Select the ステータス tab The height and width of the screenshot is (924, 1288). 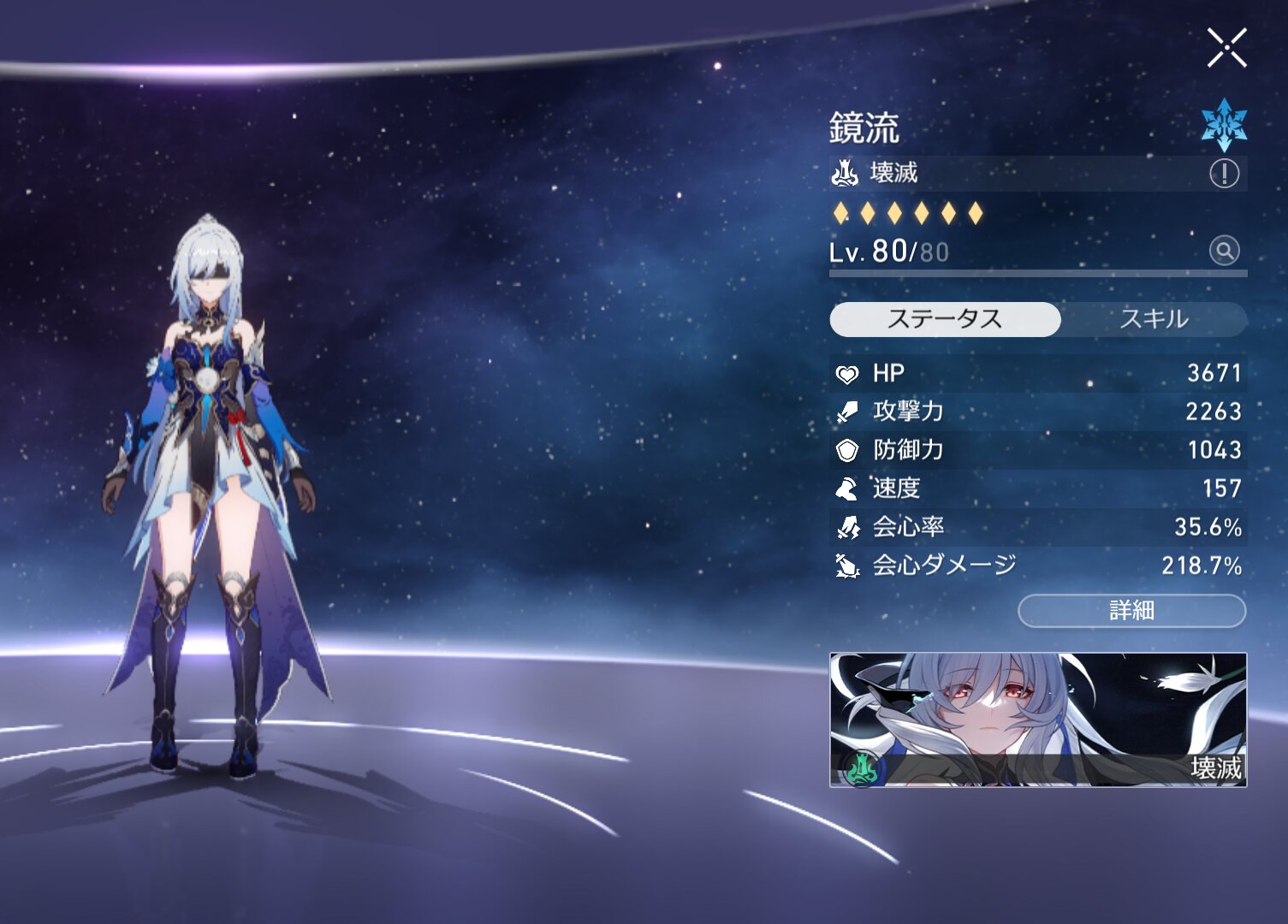[945, 319]
